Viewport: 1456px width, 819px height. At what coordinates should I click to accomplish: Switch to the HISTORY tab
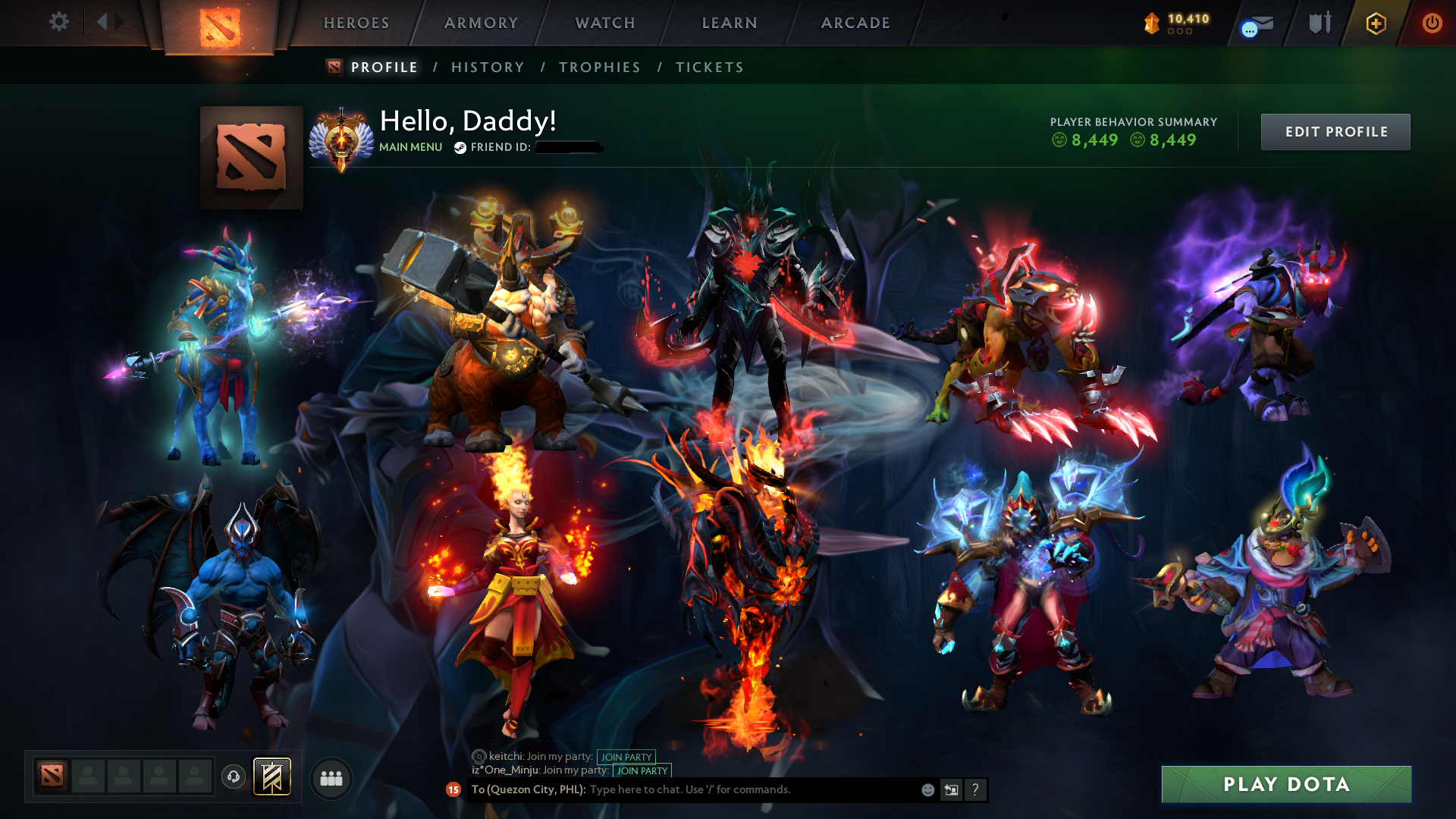[x=487, y=67]
